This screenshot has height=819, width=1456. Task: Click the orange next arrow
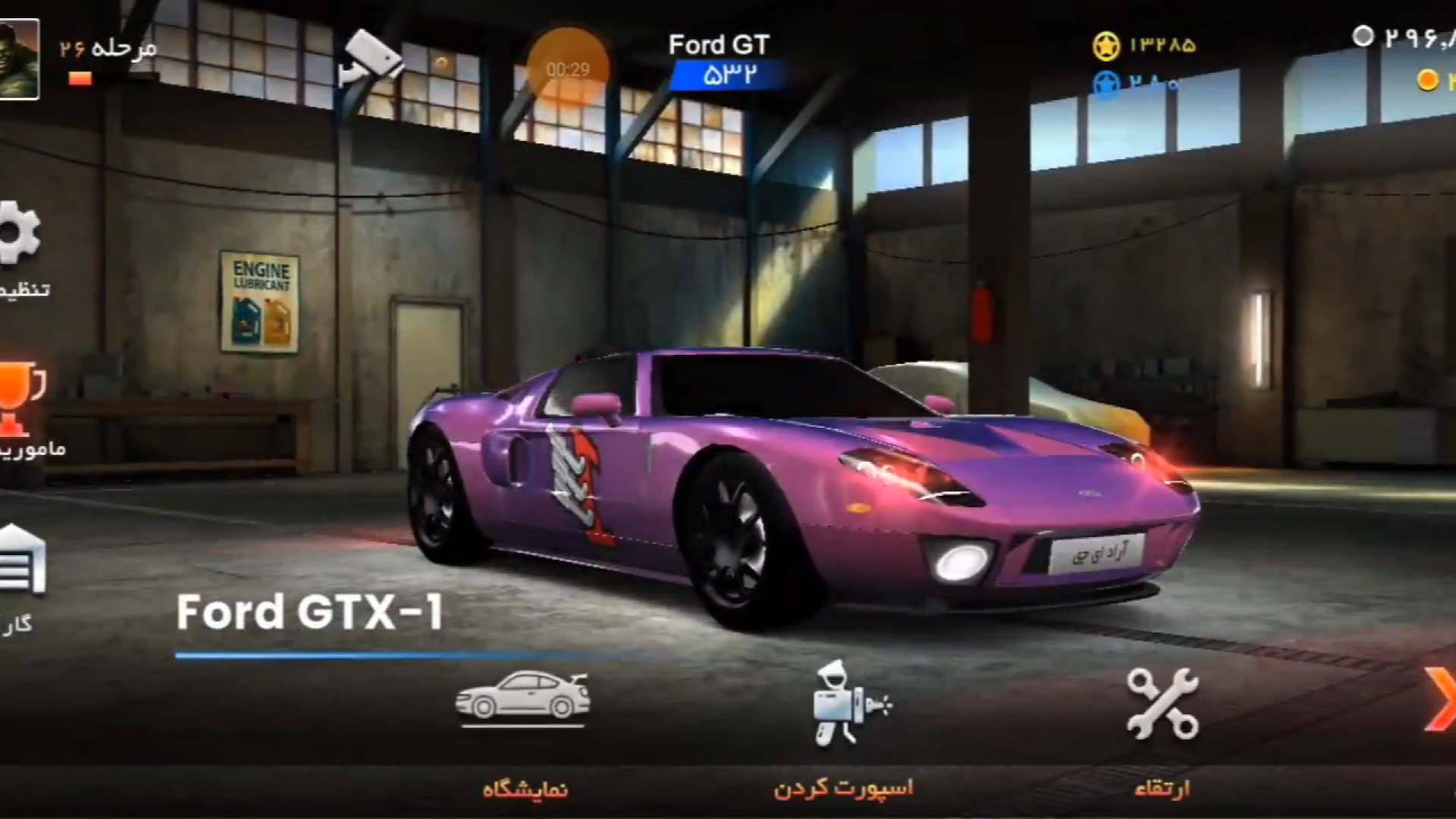1439,699
